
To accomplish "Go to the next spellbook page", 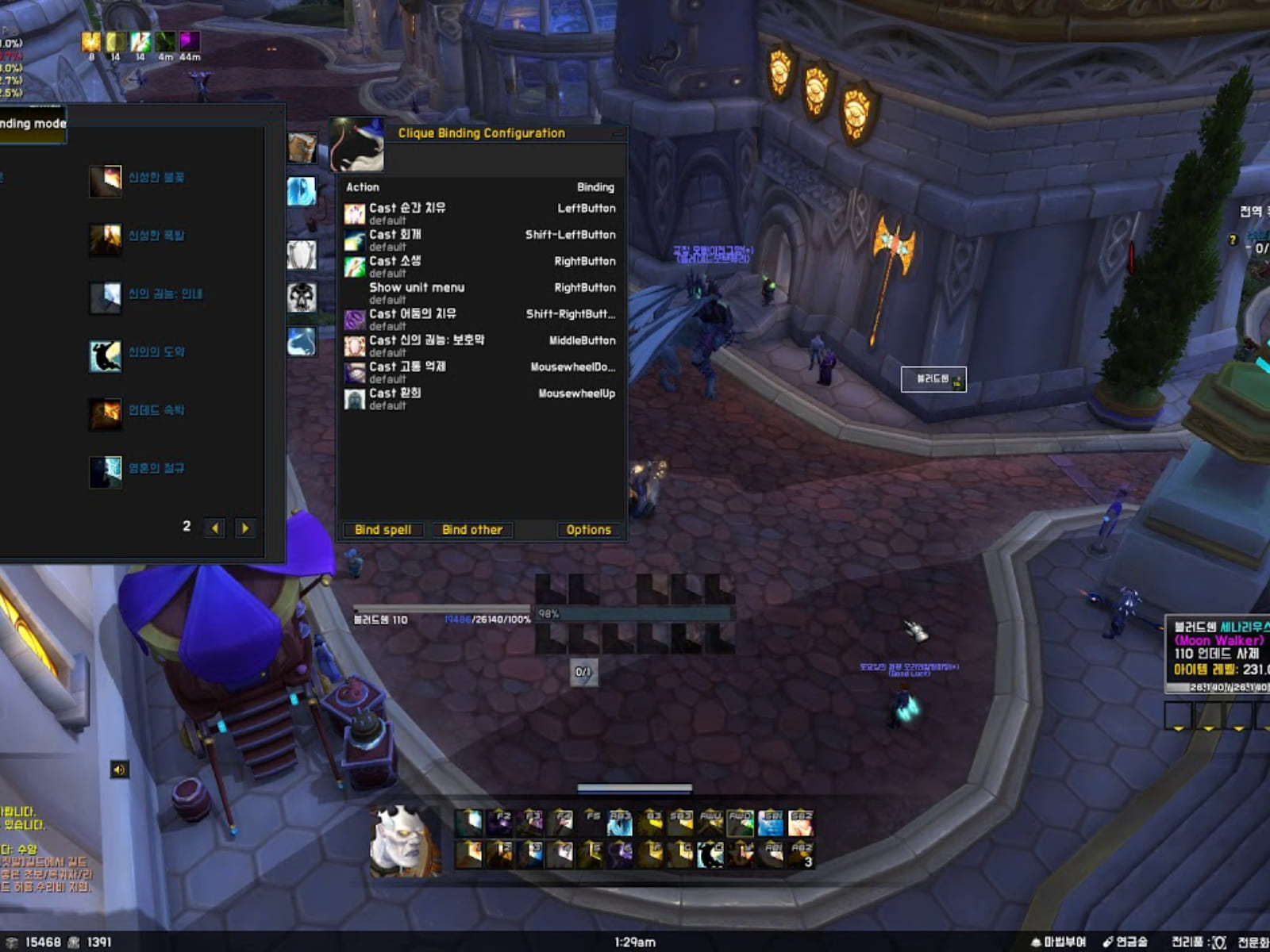I will 245,528.
